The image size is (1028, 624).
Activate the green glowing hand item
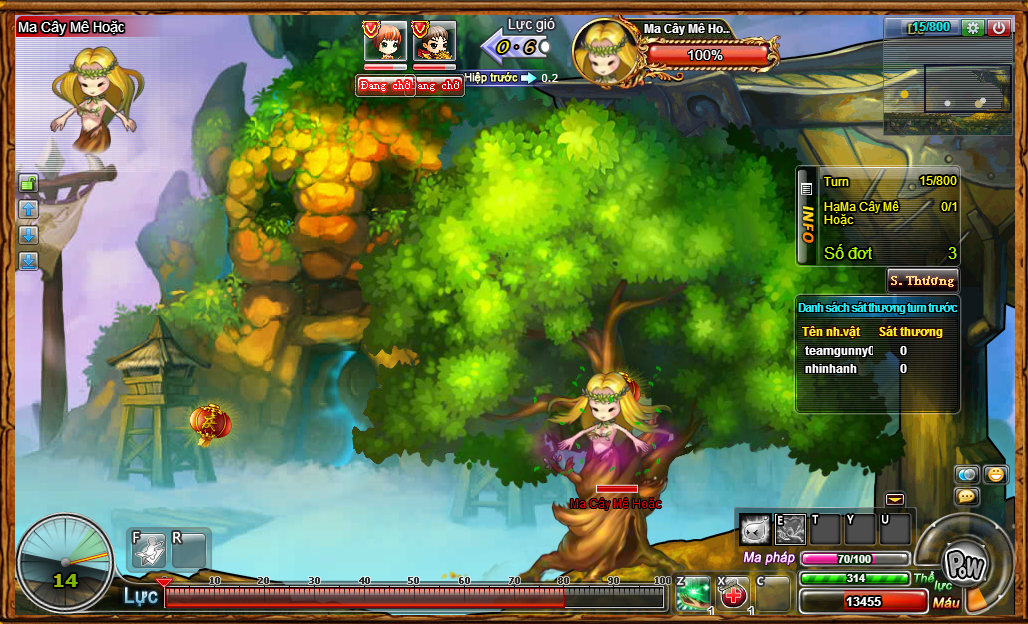coord(693,594)
